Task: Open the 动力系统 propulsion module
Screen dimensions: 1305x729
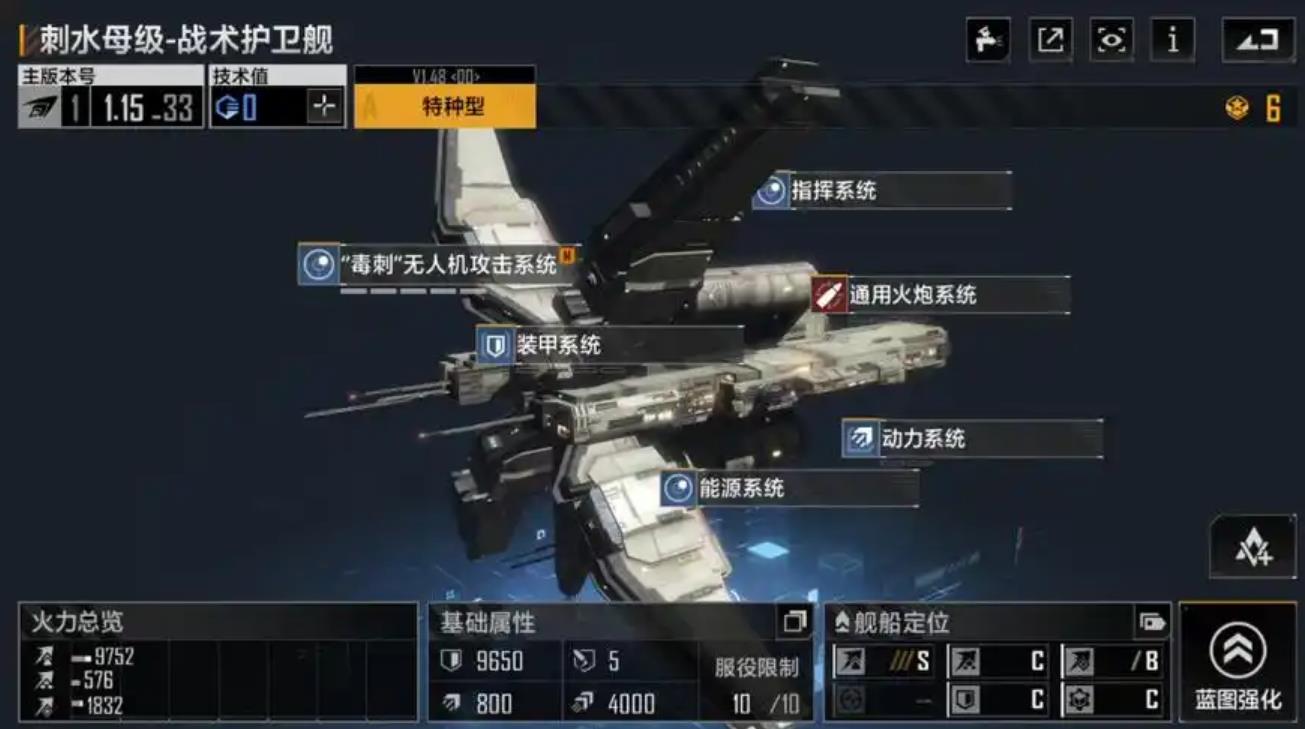Action: point(922,438)
